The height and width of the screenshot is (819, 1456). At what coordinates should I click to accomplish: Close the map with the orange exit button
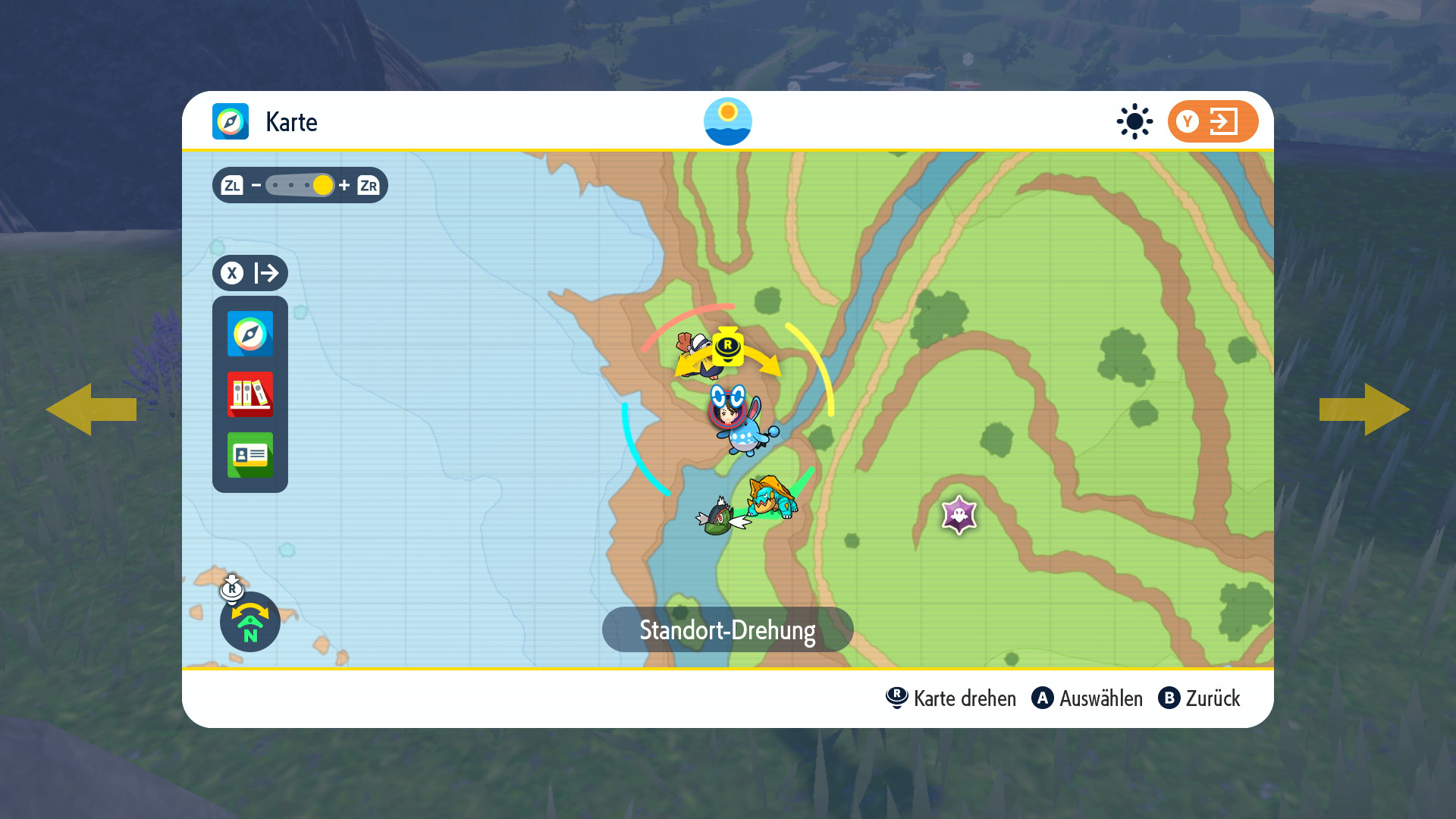[x=1213, y=121]
